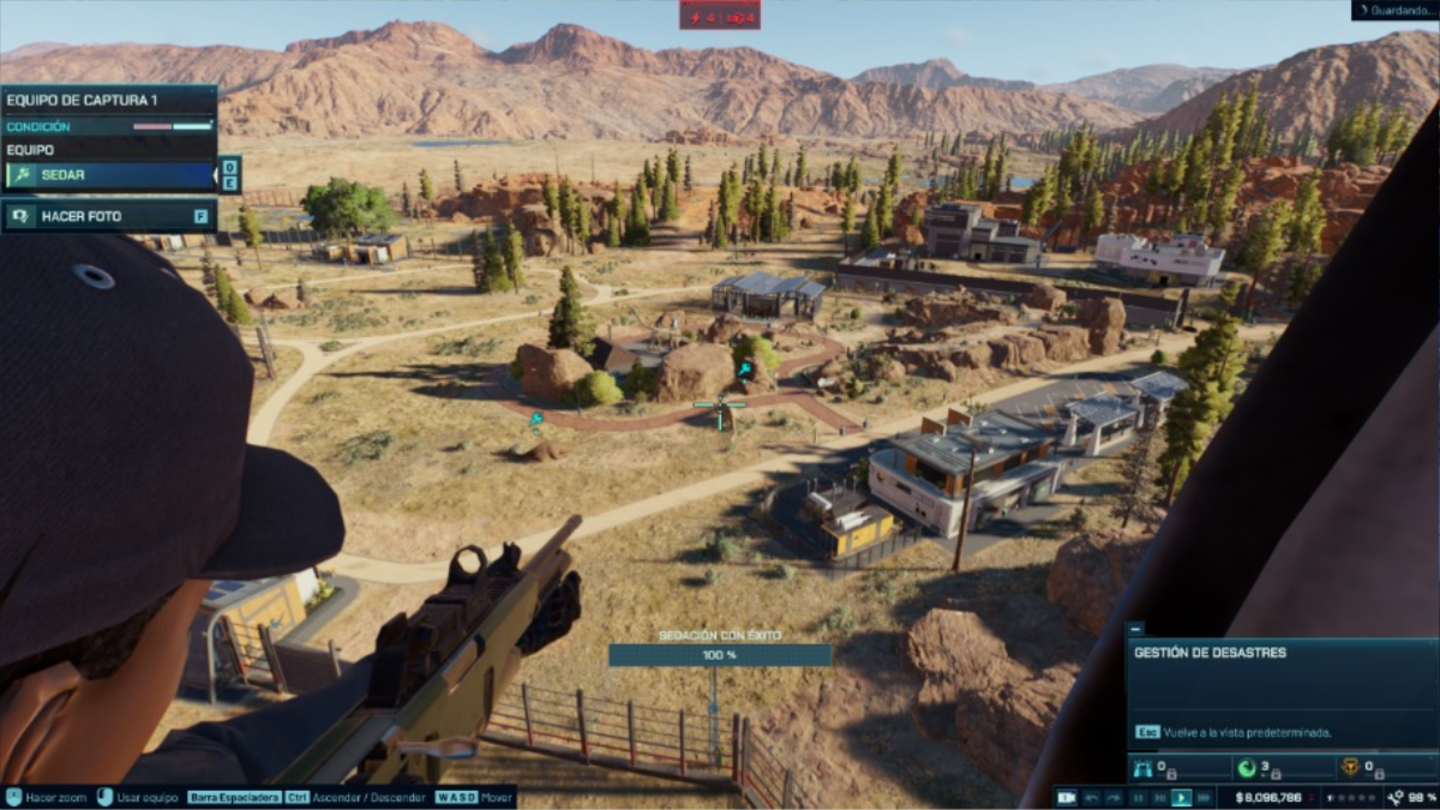Pause the game
Viewport: 1440px width, 810px height.
coord(1137,798)
